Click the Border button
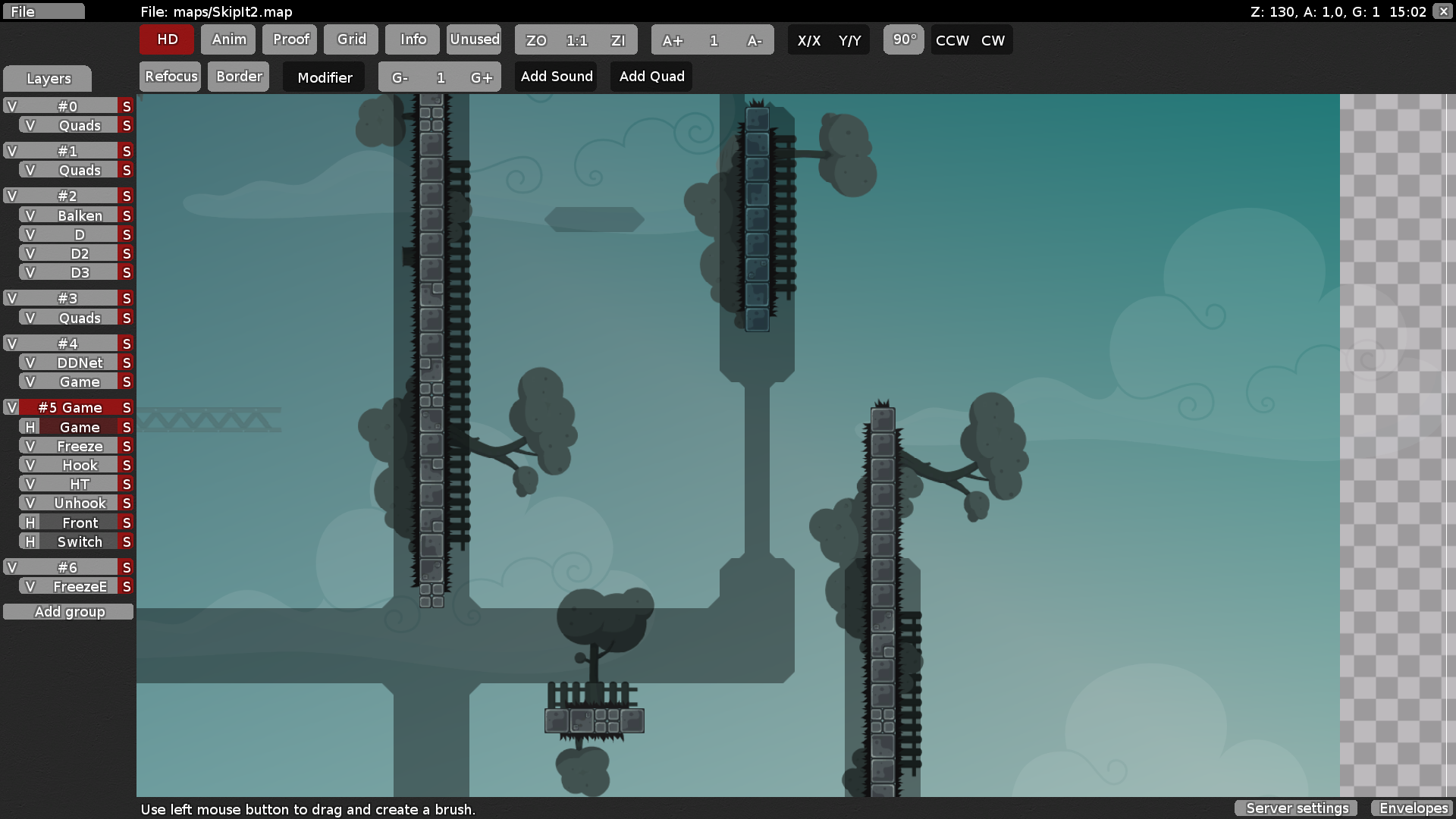 239,77
